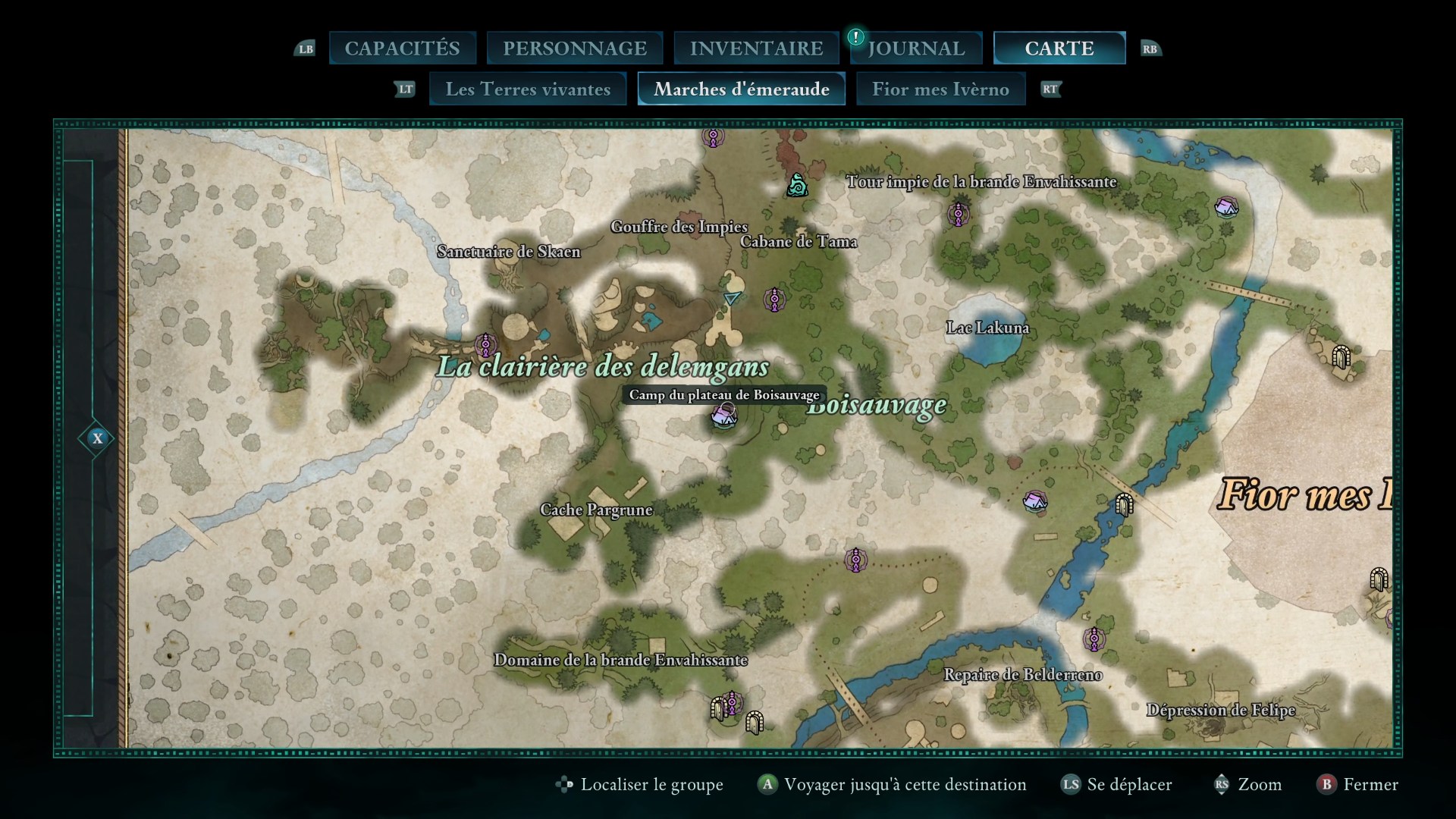Select the camp icon at Camp du plateau de Boisauvage
This screenshot has height=819, width=1456.
pyautogui.click(x=724, y=416)
